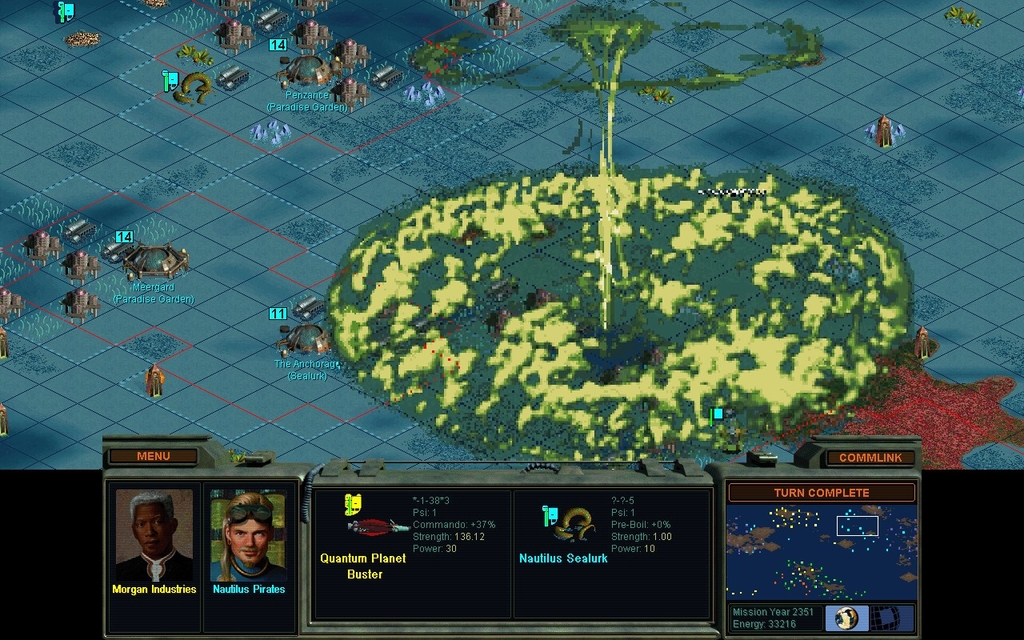This screenshot has width=1024, height=640.
Task: Open the MENU button
Action: [x=153, y=456]
